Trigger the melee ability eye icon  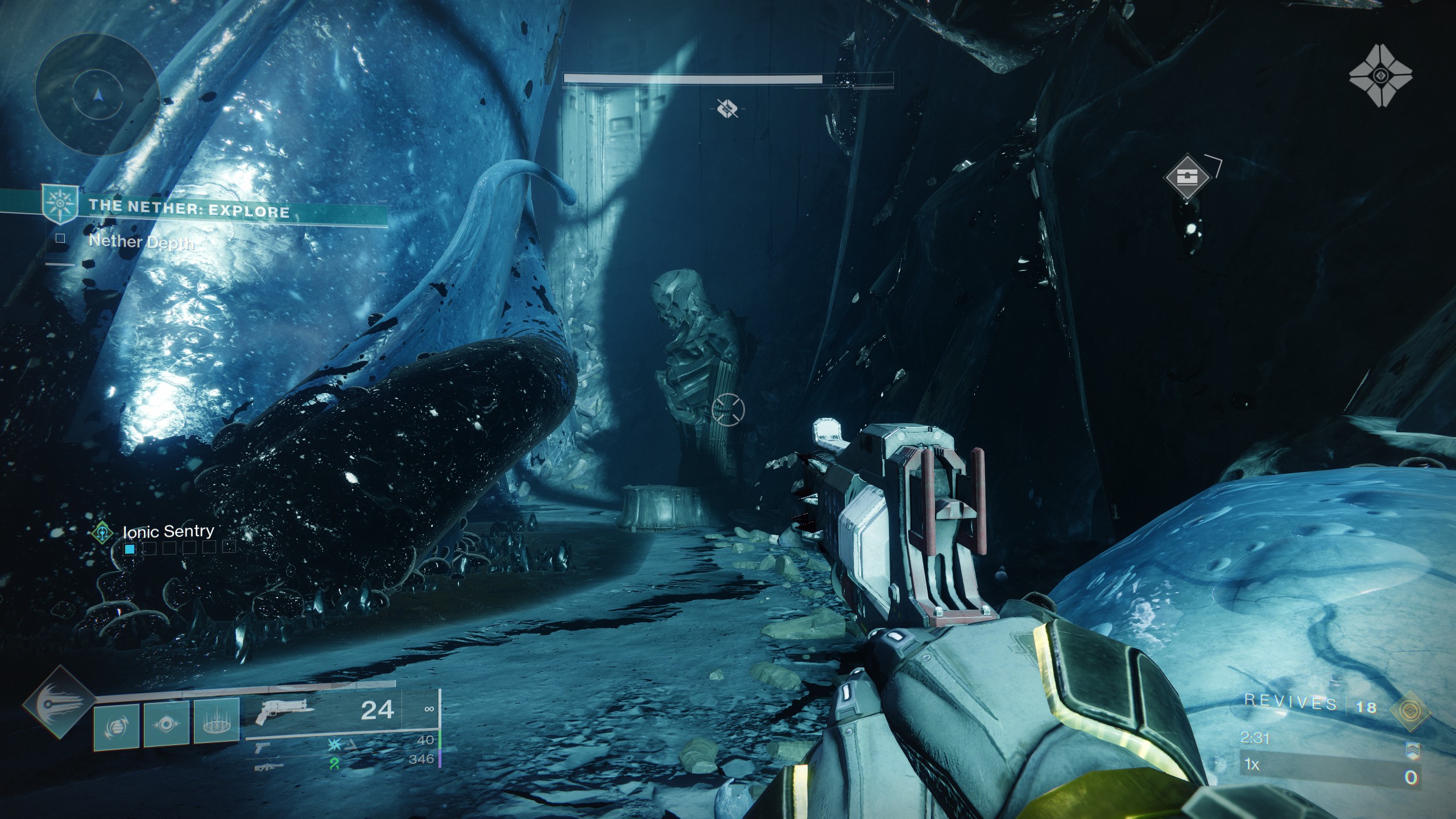coord(166,723)
